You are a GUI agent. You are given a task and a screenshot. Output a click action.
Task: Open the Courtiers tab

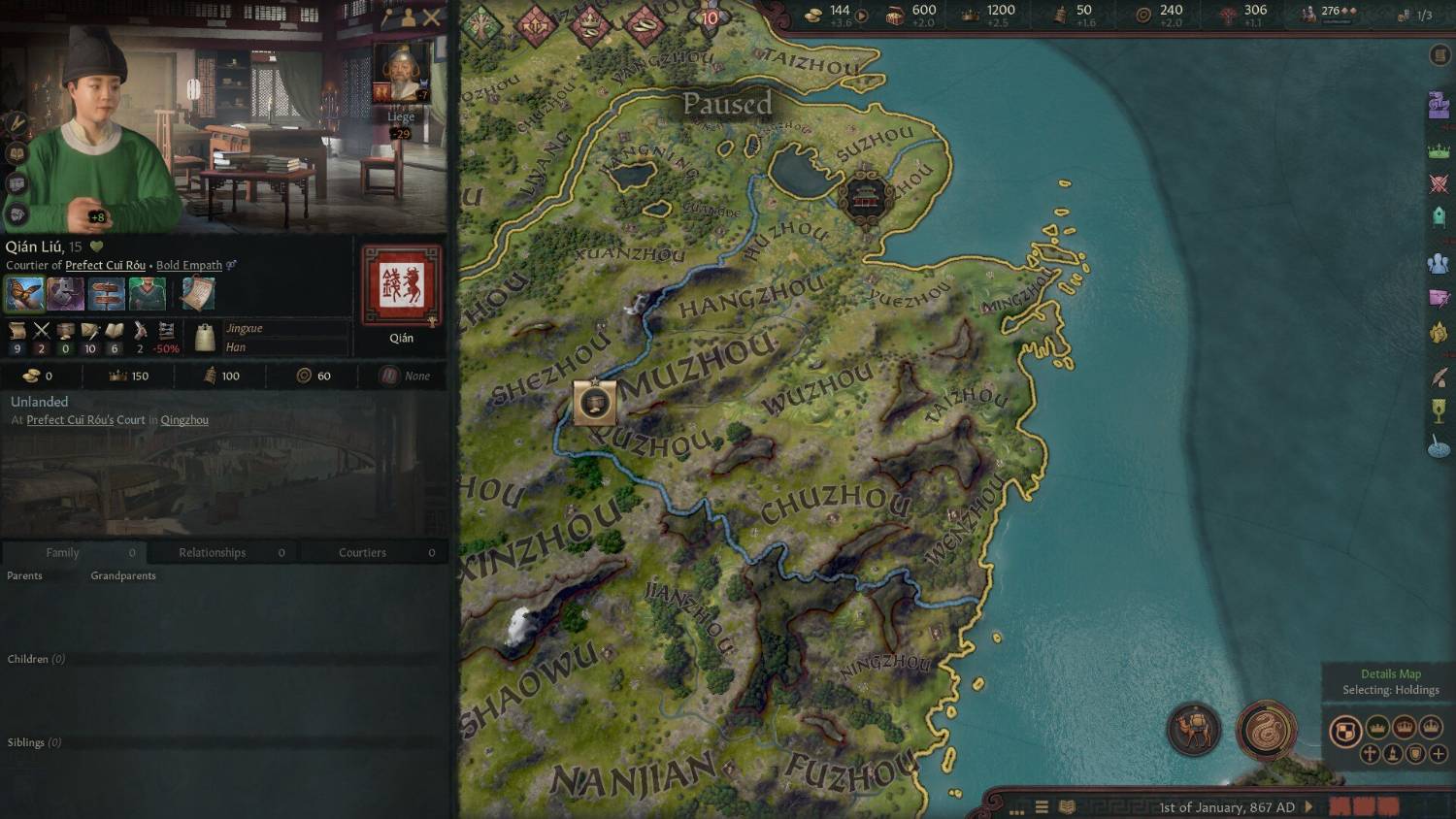coord(362,552)
